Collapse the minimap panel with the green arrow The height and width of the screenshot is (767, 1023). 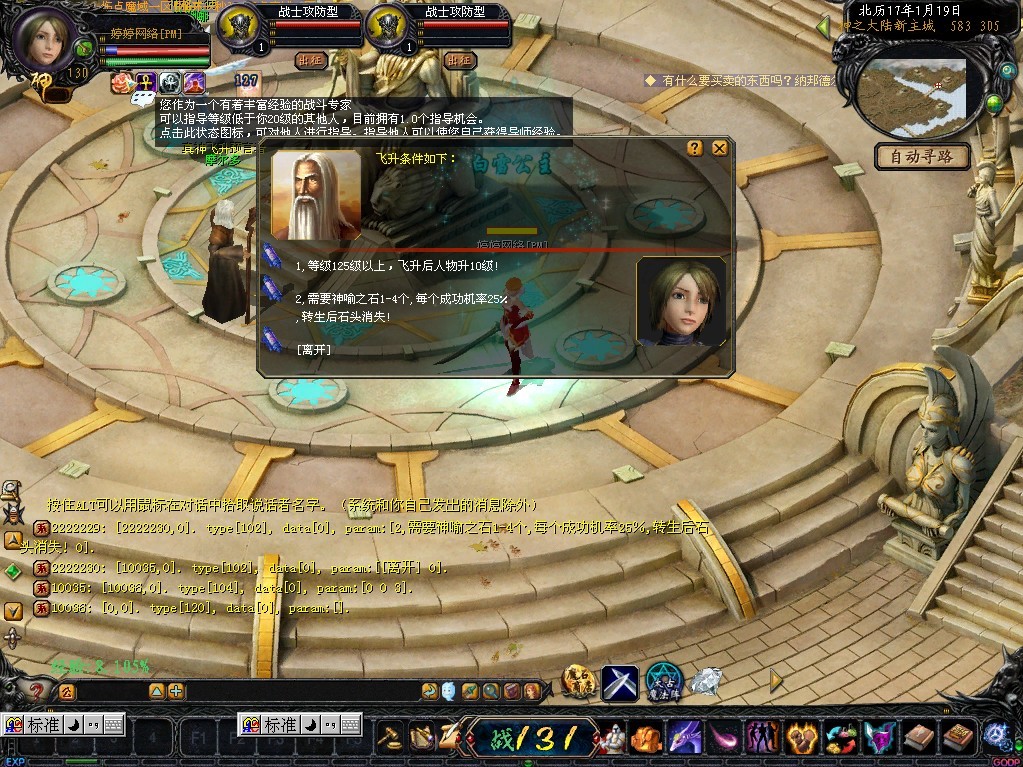[824, 26]
